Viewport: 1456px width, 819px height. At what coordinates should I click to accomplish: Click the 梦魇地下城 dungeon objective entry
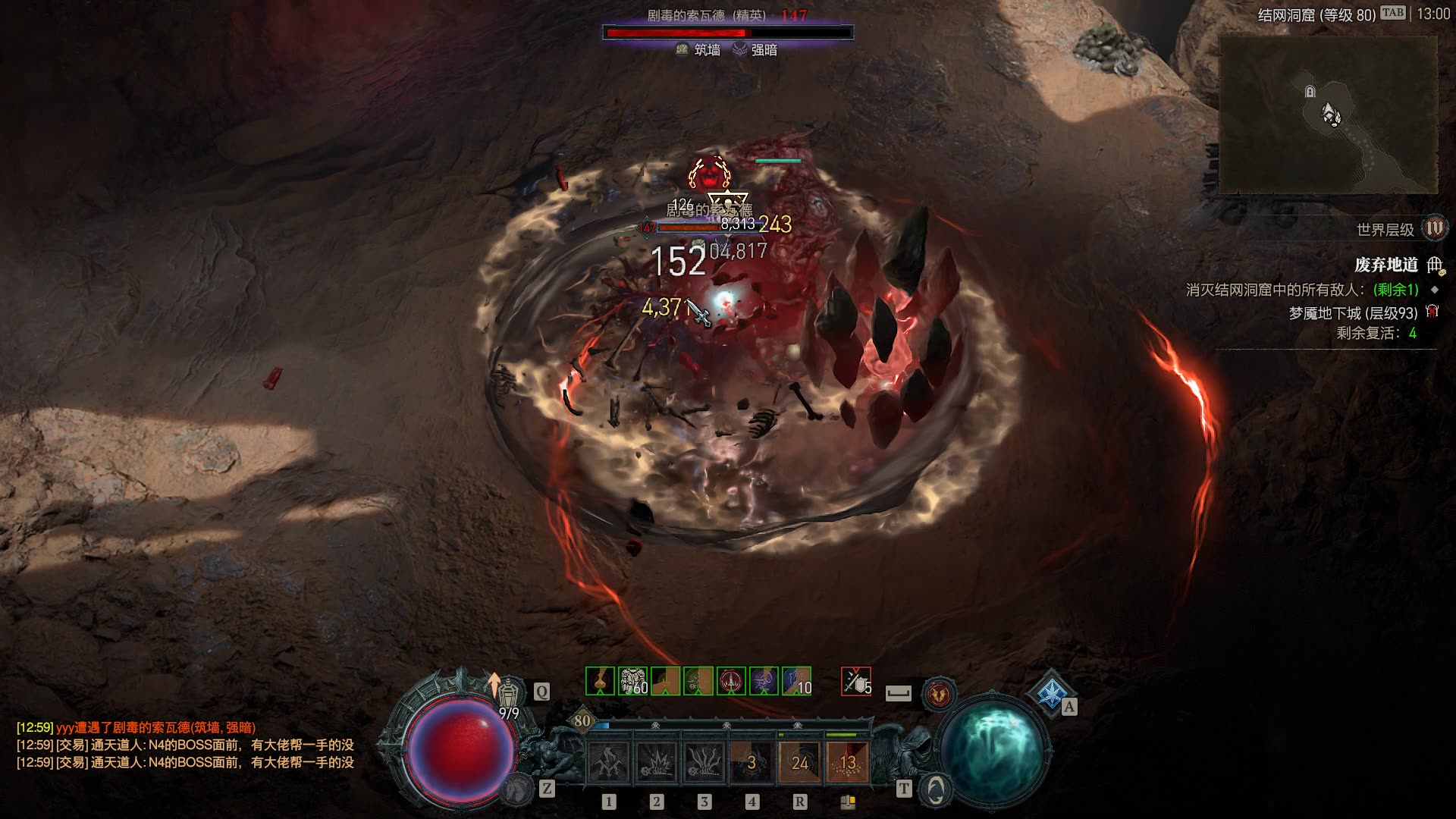(1353, 313)
